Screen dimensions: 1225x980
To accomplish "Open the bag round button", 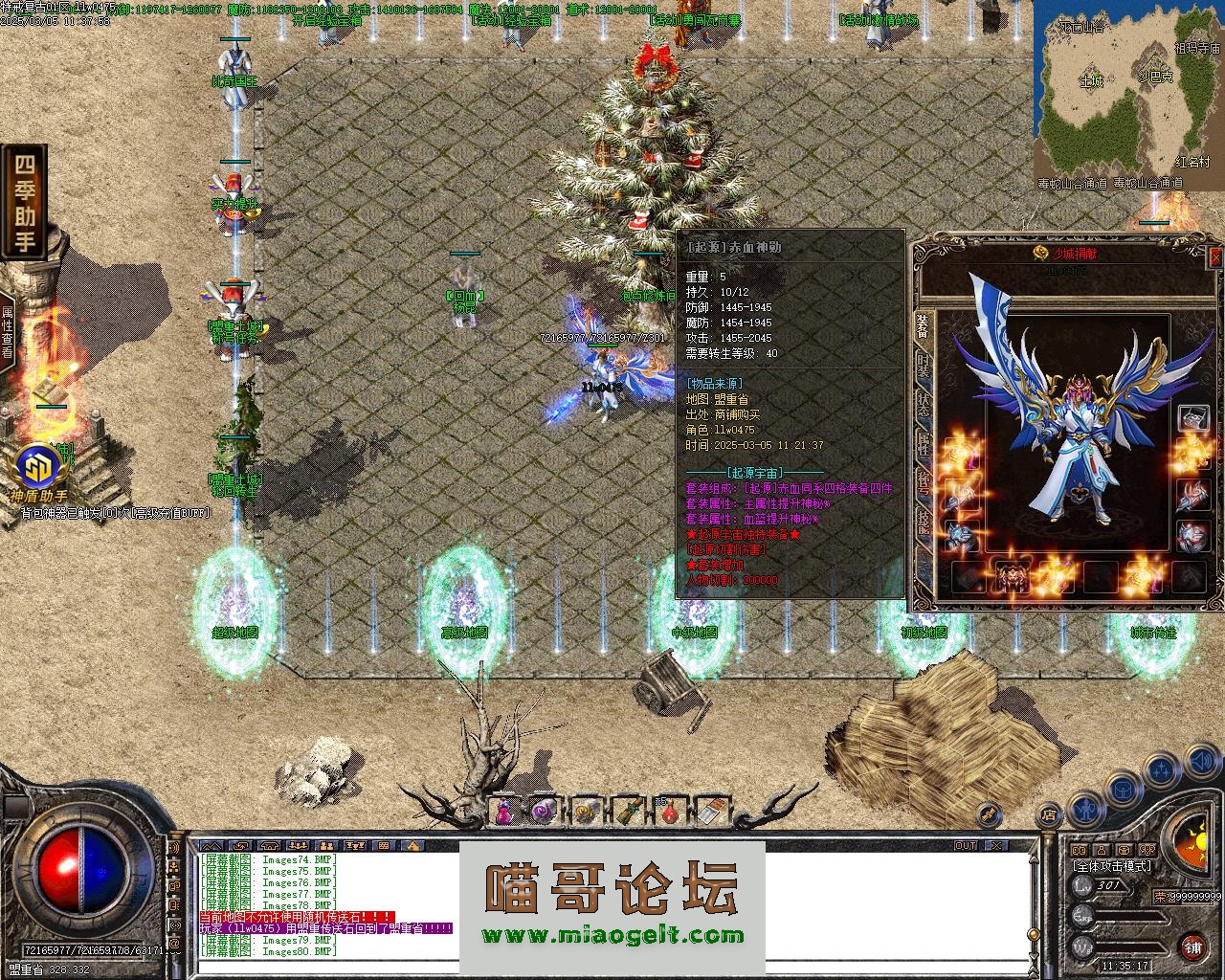I will tap(1124, 790).
